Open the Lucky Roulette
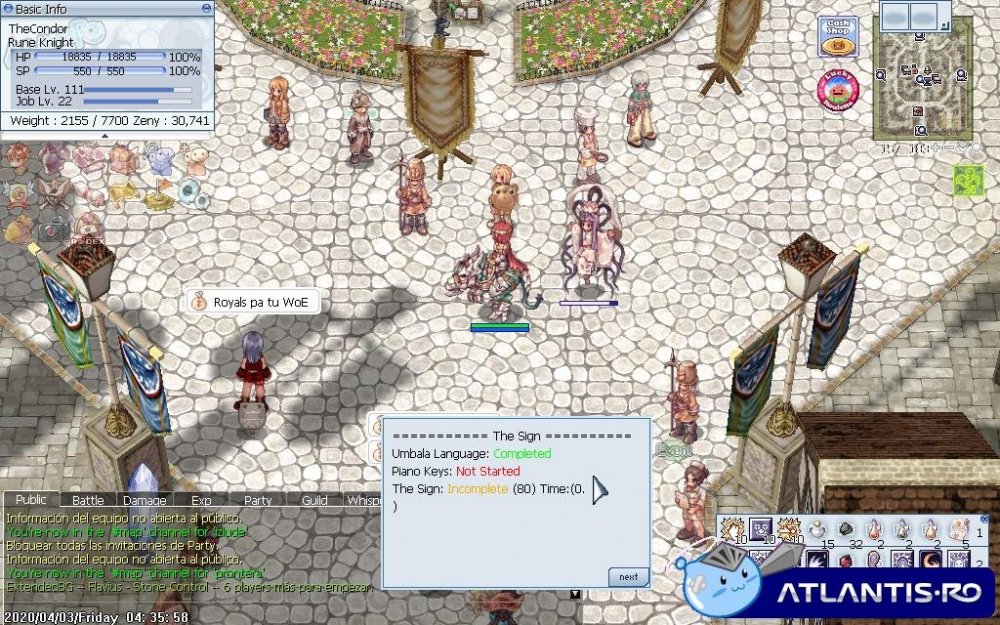This screenshot has height=625, width=1000. coord(837,91)
